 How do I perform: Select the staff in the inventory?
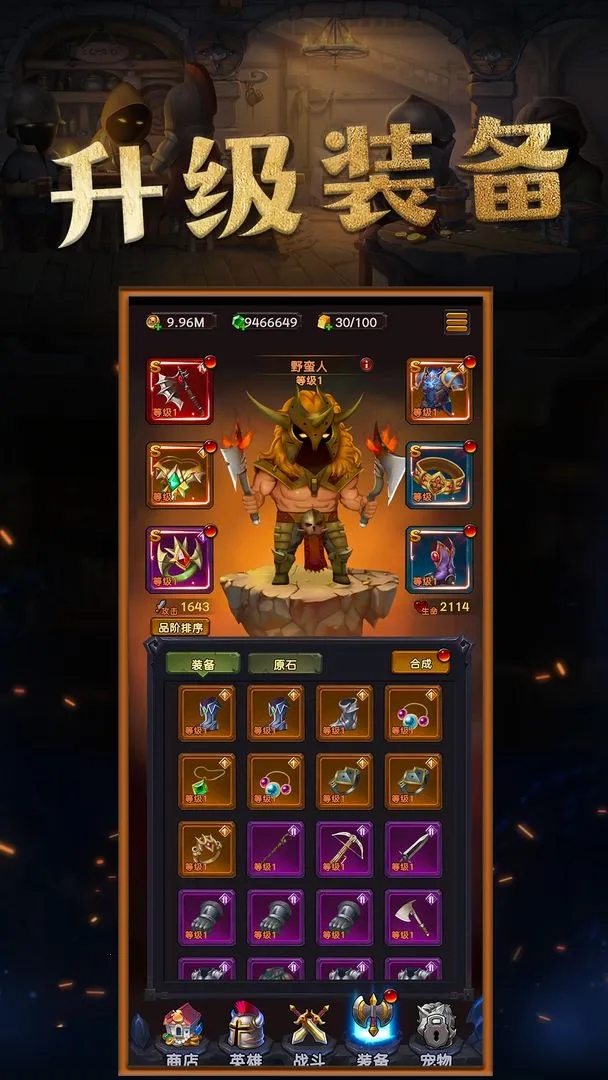coord(276,849)
